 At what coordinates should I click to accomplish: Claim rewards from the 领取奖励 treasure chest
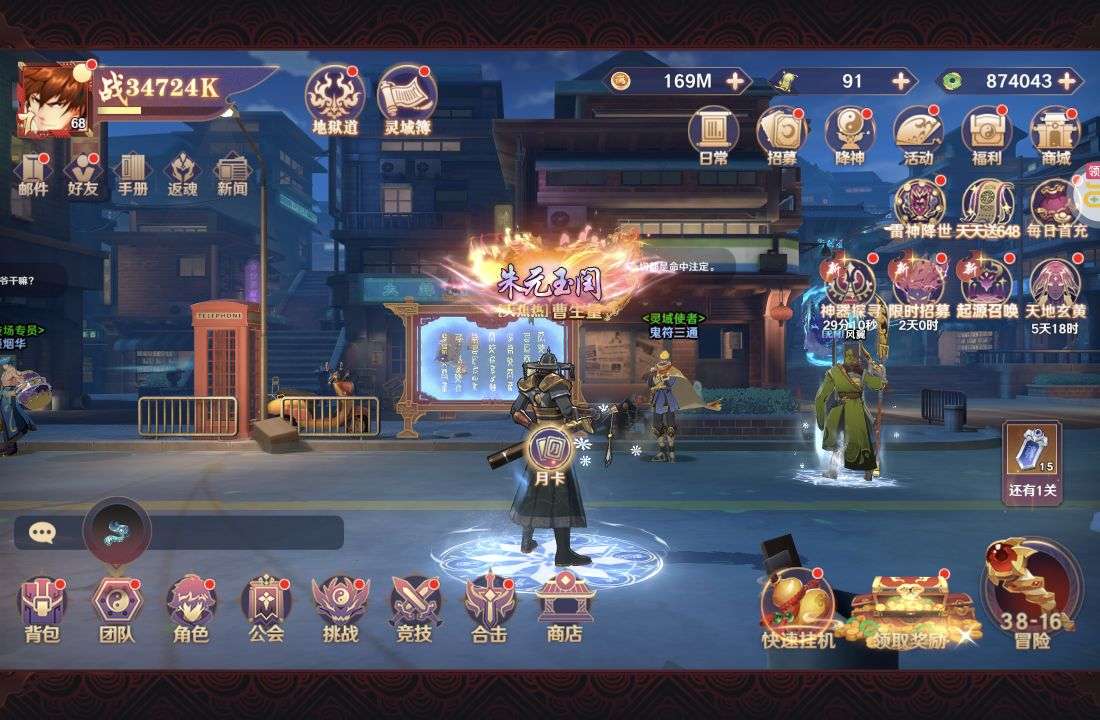pyautogui.click(x=910, y=608)
